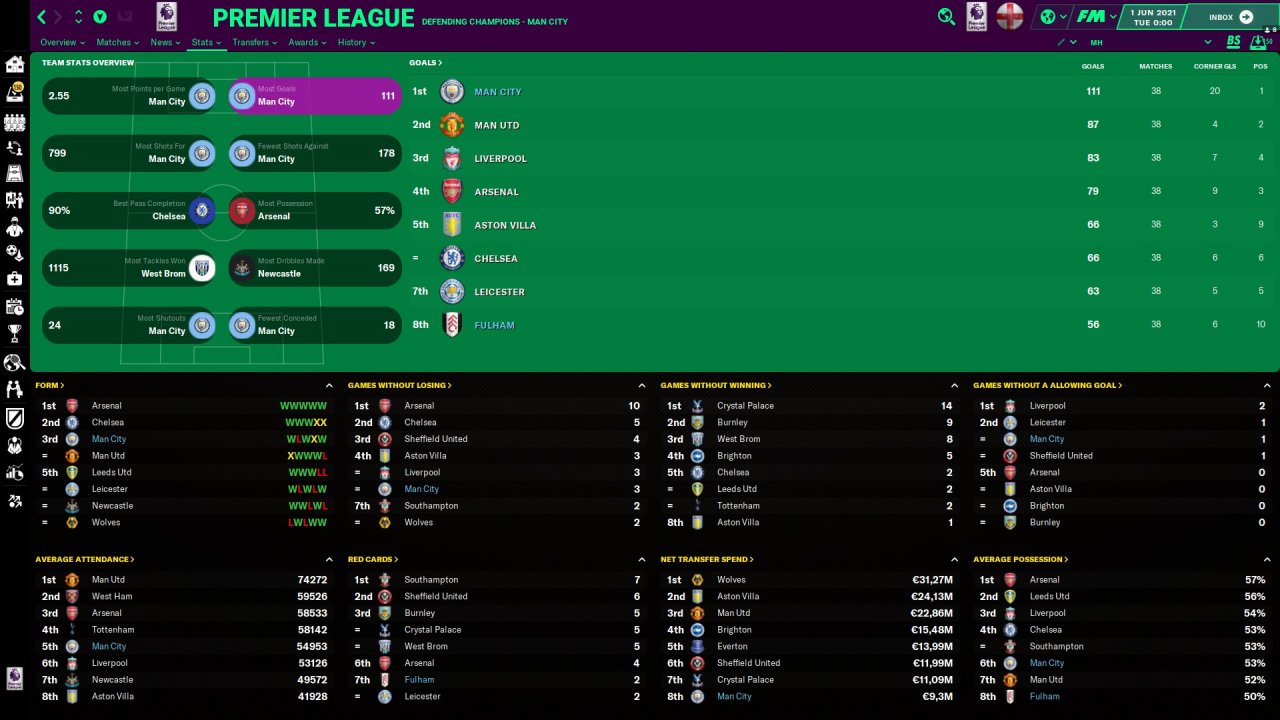Open the England flag icon
Image resolution: width=1280 pixels, height=720 pixels.
tap(1010, 17)
